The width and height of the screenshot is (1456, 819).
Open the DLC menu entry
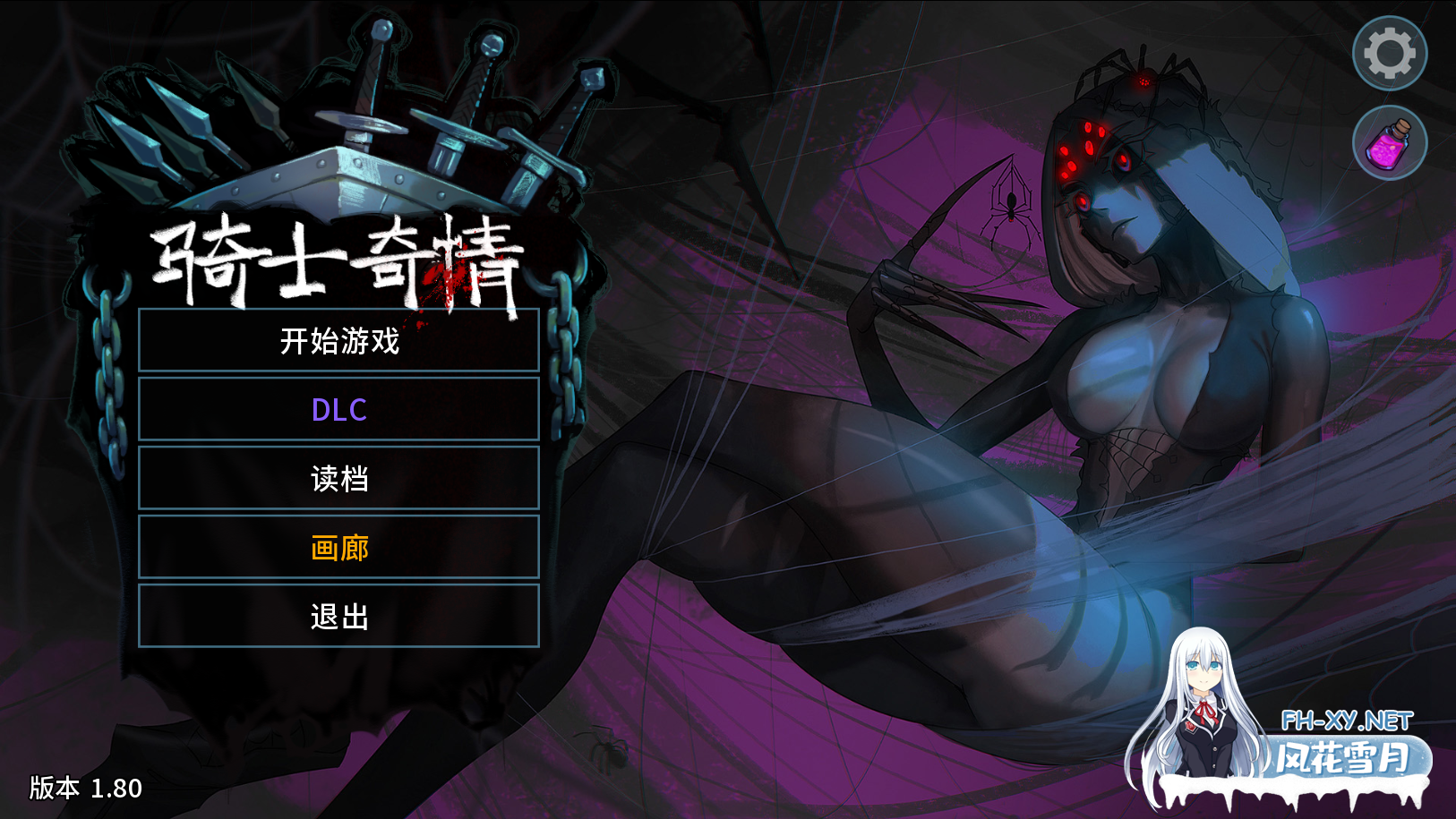[338, 410]
